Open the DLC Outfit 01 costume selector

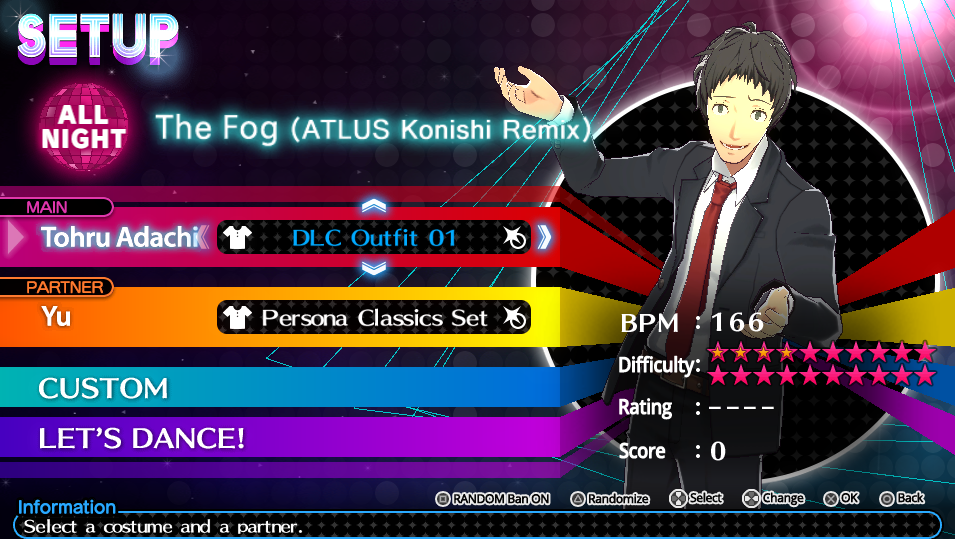(x=373, y=237)
